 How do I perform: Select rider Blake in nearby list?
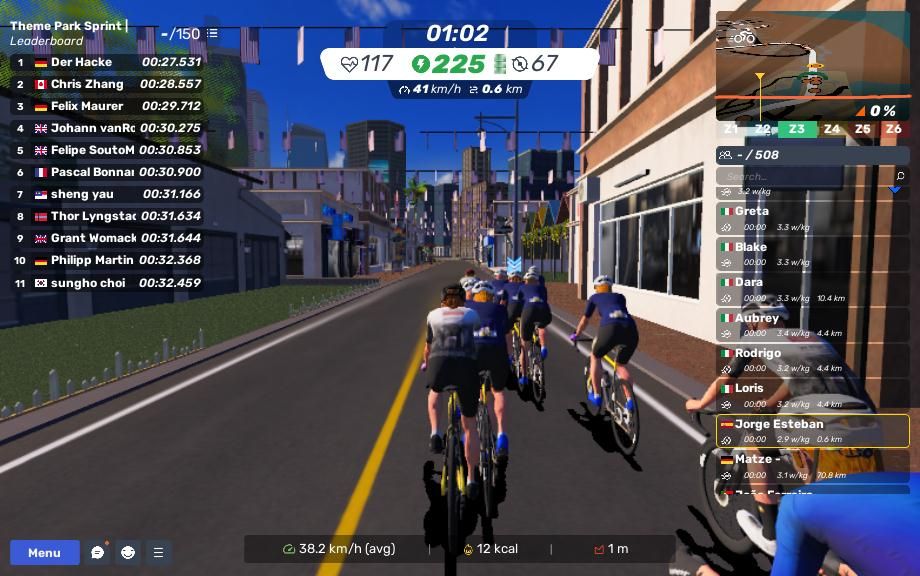tap(812, 254)
